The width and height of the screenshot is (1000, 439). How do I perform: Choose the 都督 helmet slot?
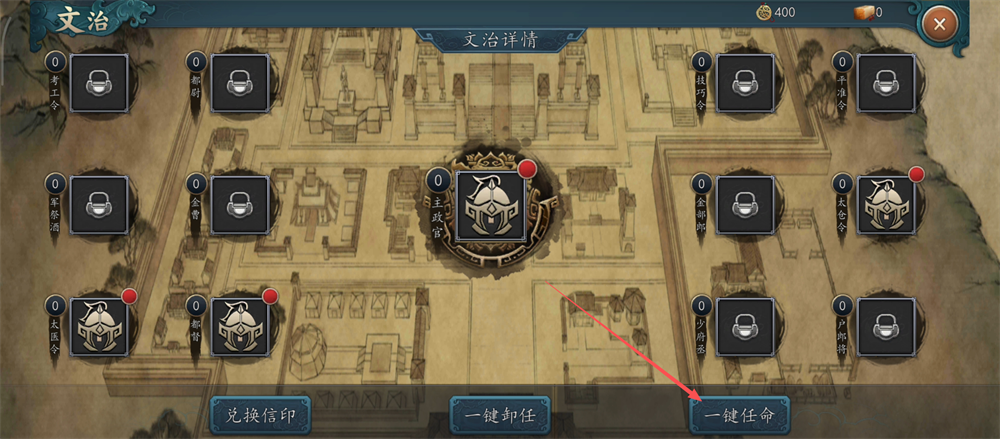pos(240,326)
